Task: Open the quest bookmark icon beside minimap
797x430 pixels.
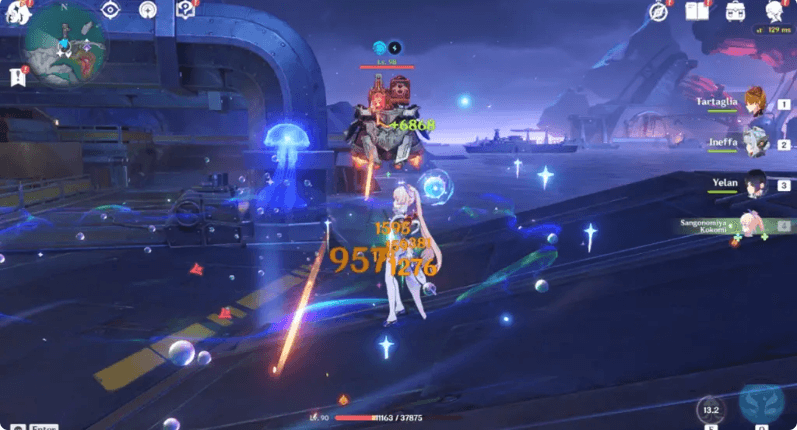Action: click(x=17, y=76)
